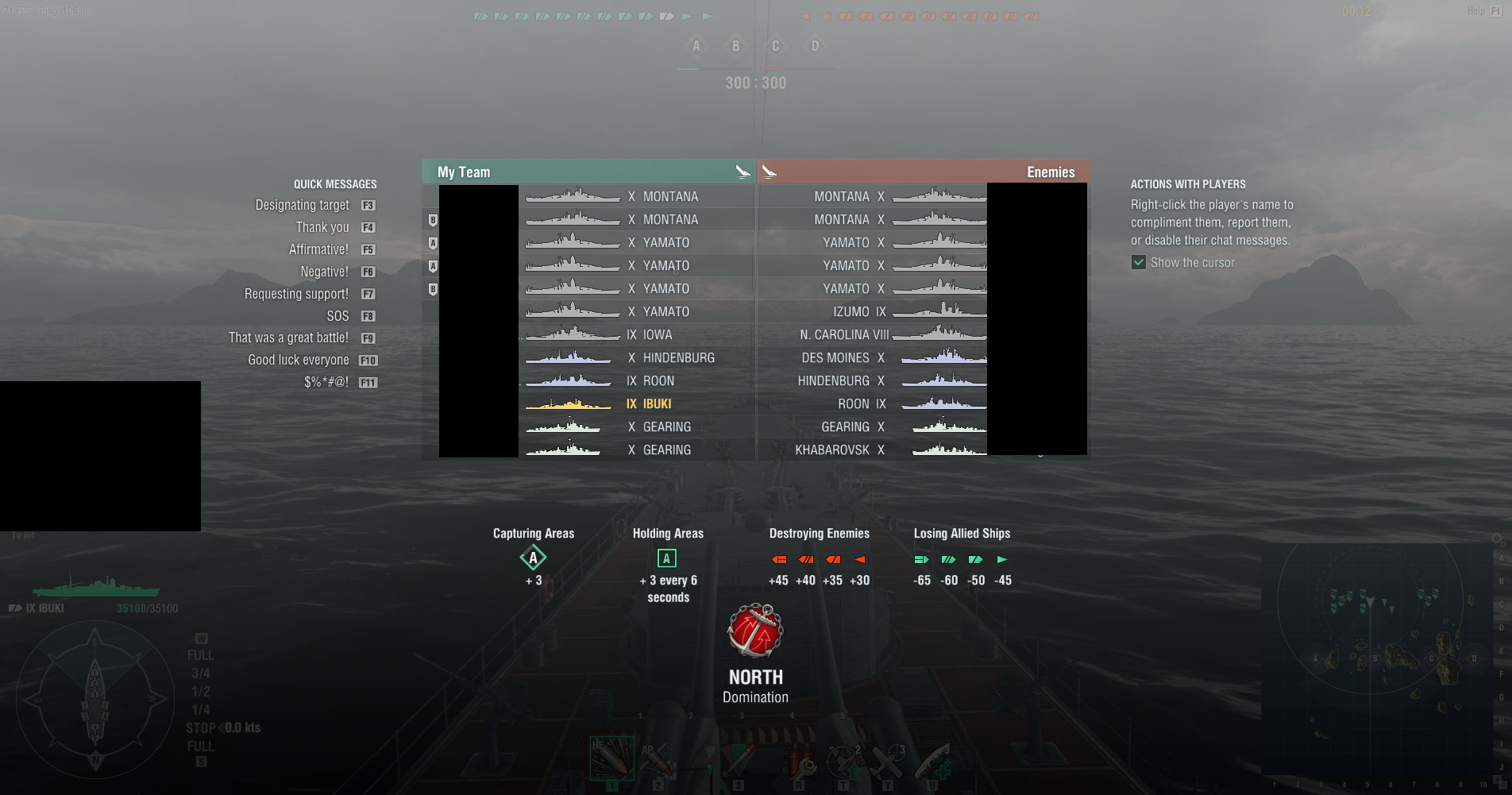Send the SOS quick message

coord(337,316)
